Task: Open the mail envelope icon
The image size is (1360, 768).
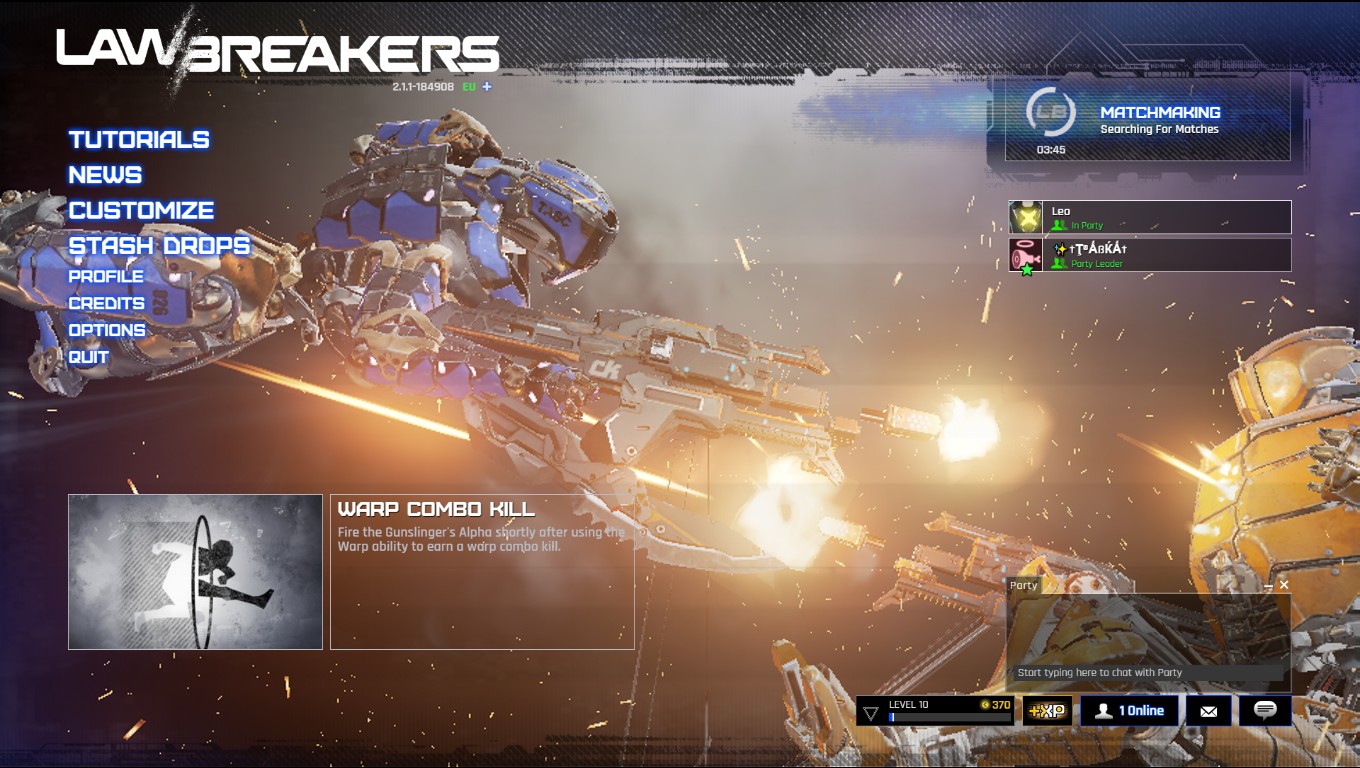Action: pos(1209,710)
